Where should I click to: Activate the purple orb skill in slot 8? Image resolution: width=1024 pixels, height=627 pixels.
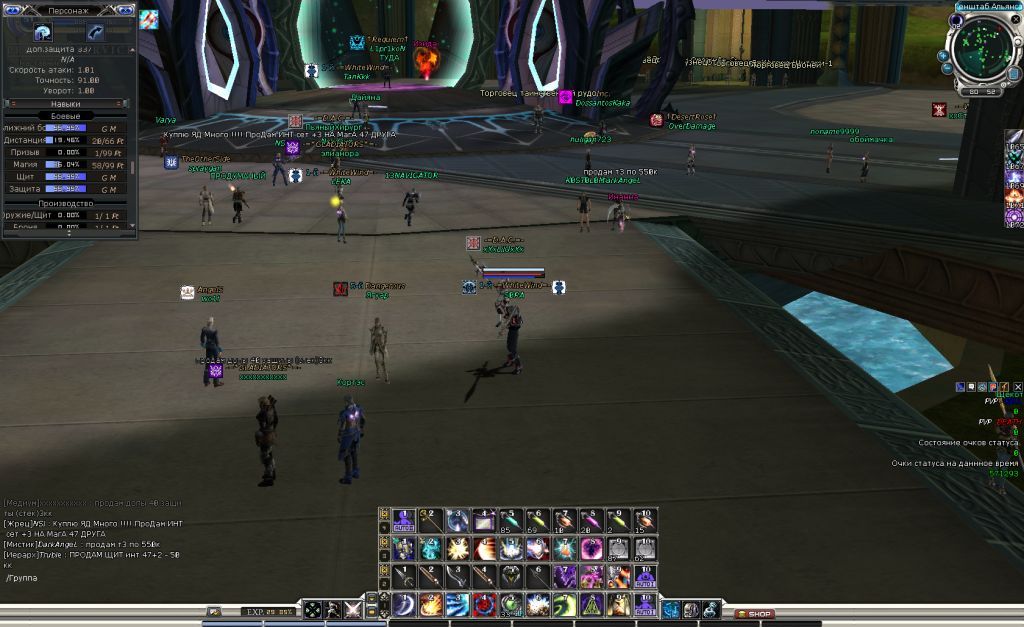[592, 548]
